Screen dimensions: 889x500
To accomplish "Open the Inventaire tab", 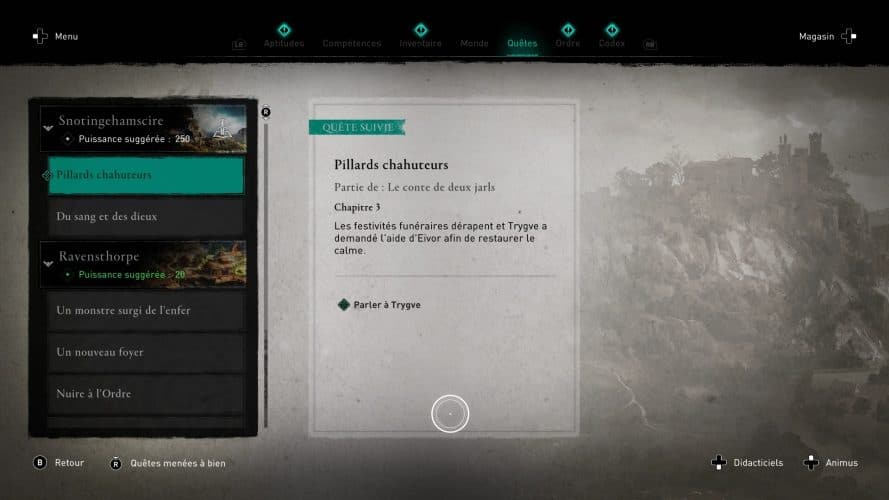I will click(x=420, y=43).
